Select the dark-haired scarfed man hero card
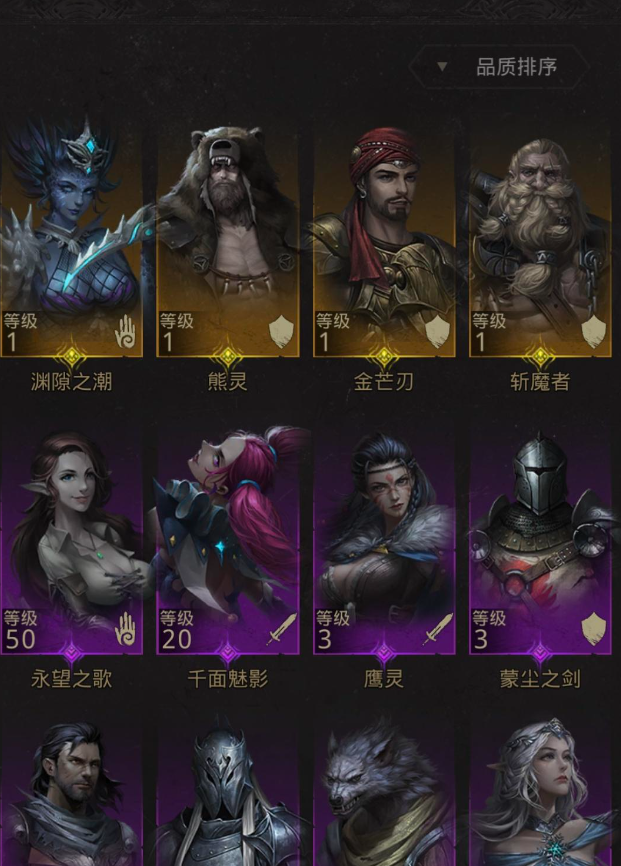The width and height of the screenshot is (621, 866). [x=72, y=800]
